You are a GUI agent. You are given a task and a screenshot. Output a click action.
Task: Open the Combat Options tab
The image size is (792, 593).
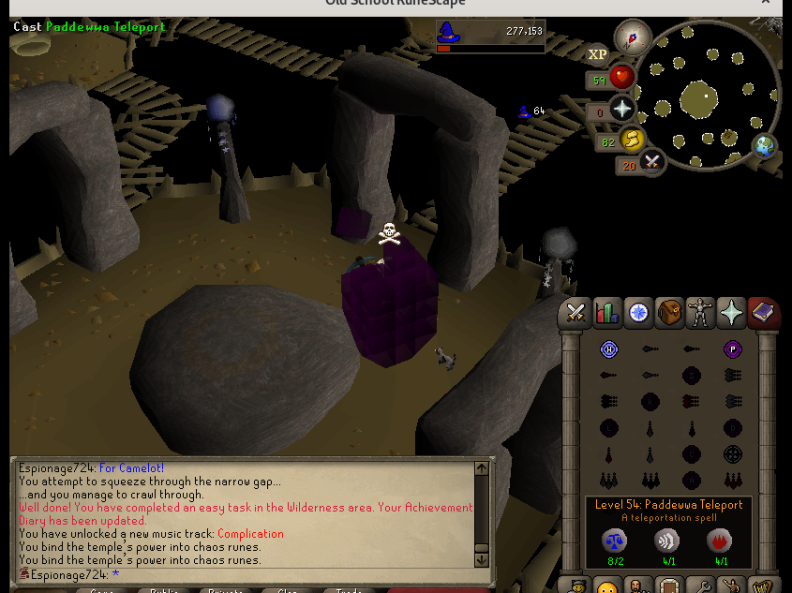575,314
